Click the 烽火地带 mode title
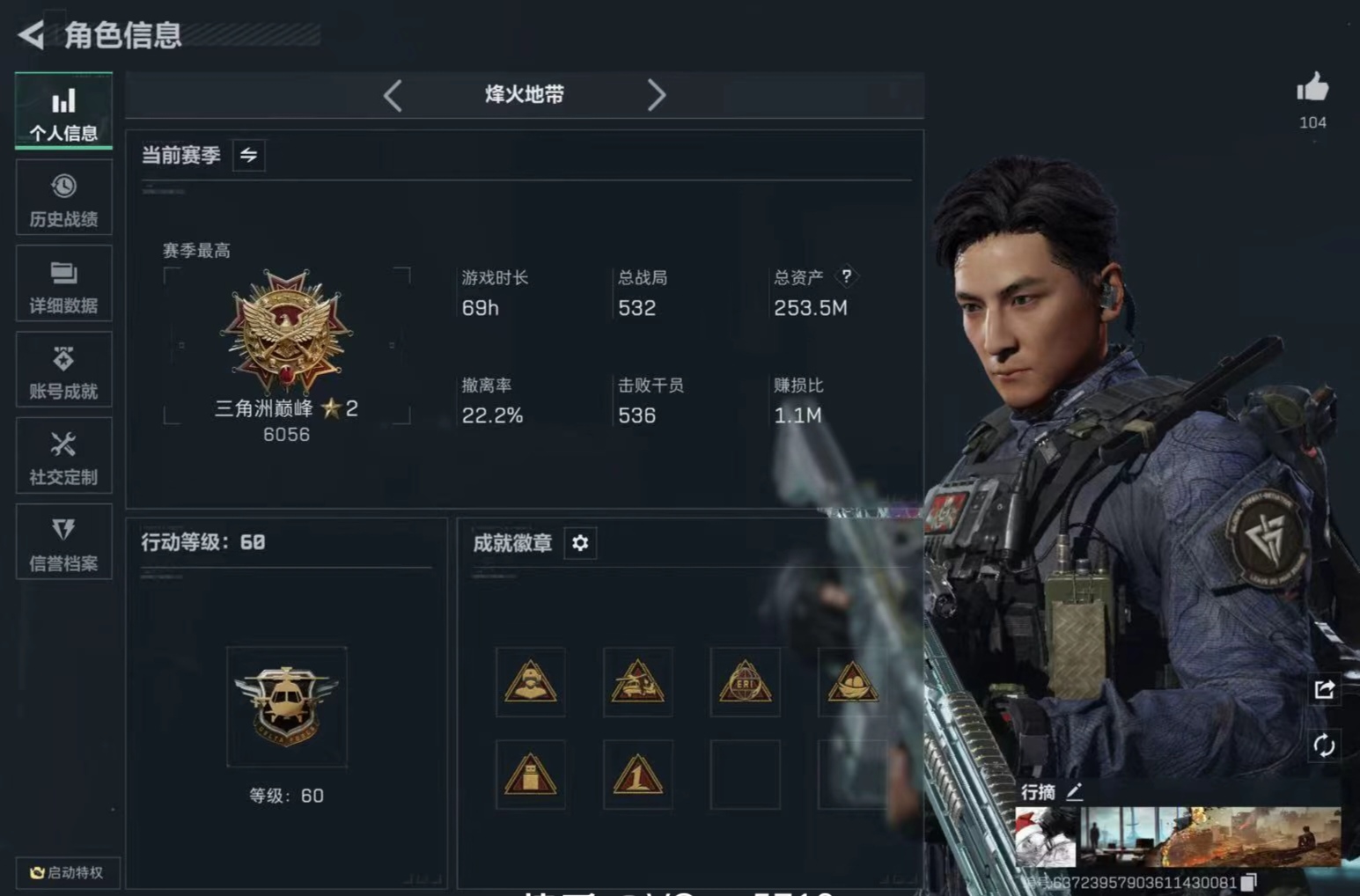This screenshot has width=1360, height=896. coord(525,95)
